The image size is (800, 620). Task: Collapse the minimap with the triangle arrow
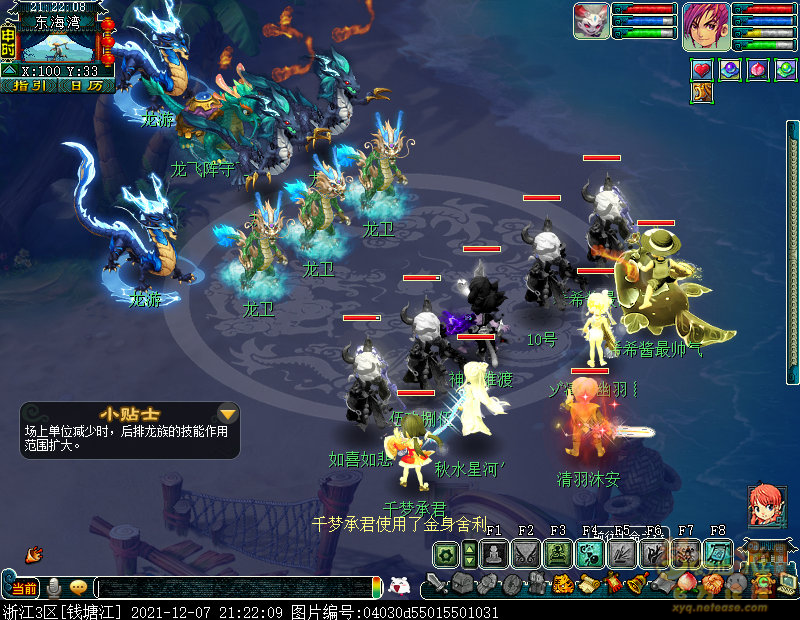tap(9, 71)
